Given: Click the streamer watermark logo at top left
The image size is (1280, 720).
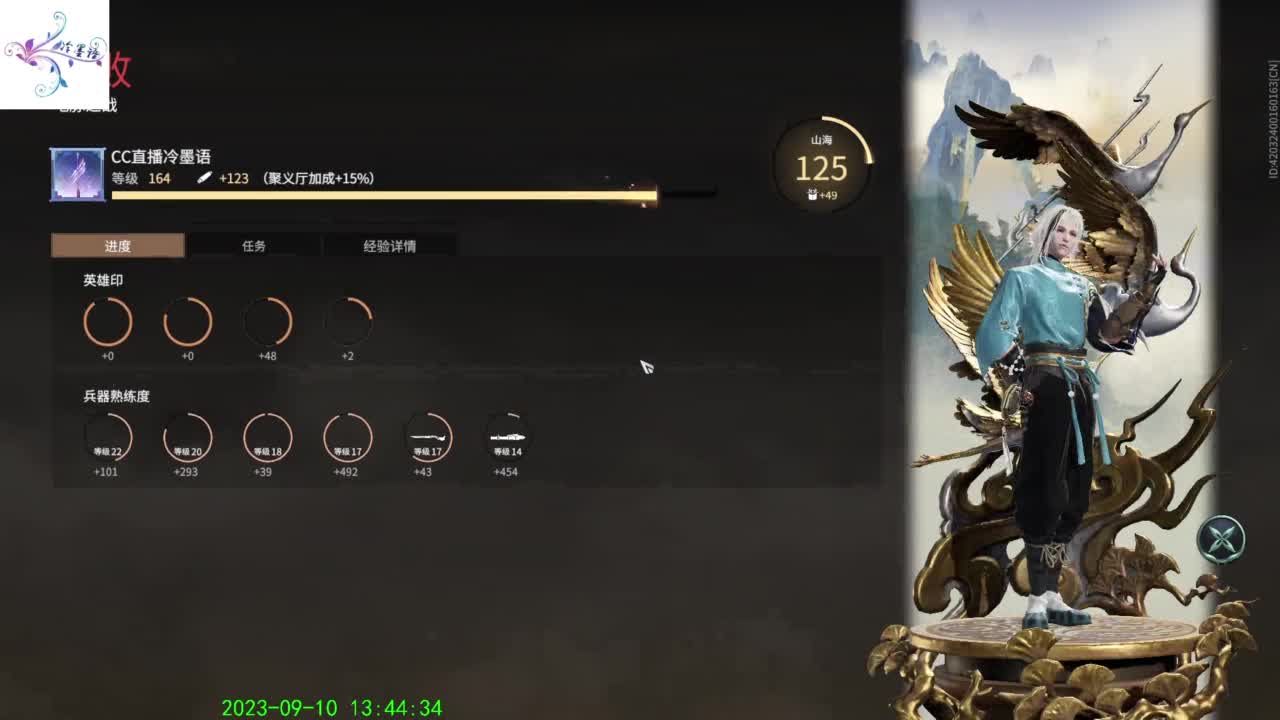Looking at the screenshot, I should (55, 50).
